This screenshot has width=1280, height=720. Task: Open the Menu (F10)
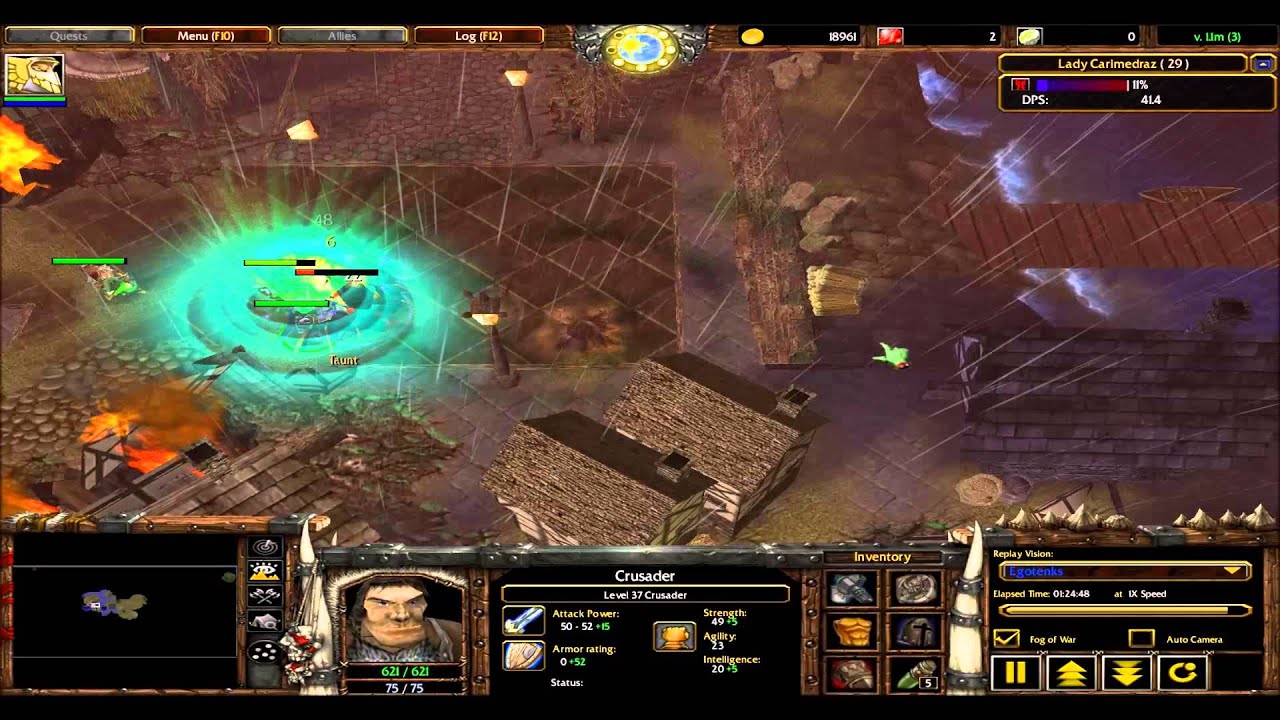pos(207,35)
